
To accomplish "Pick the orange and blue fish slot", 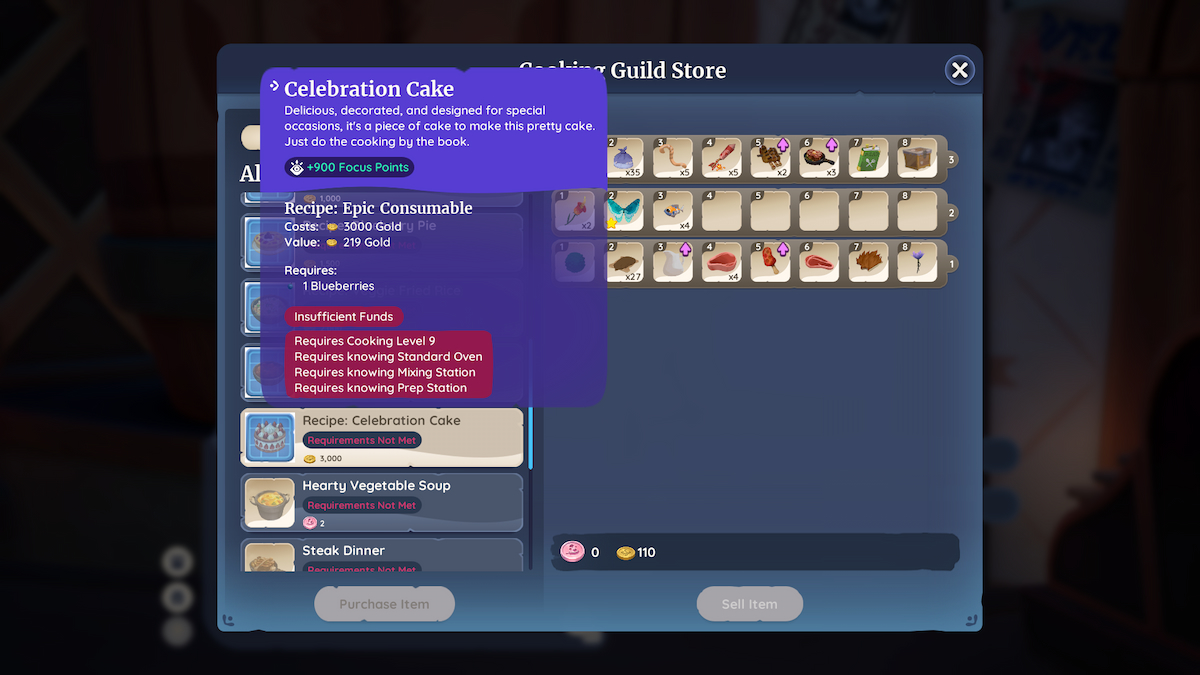I will pyautogui.click(x=673, y=211).
